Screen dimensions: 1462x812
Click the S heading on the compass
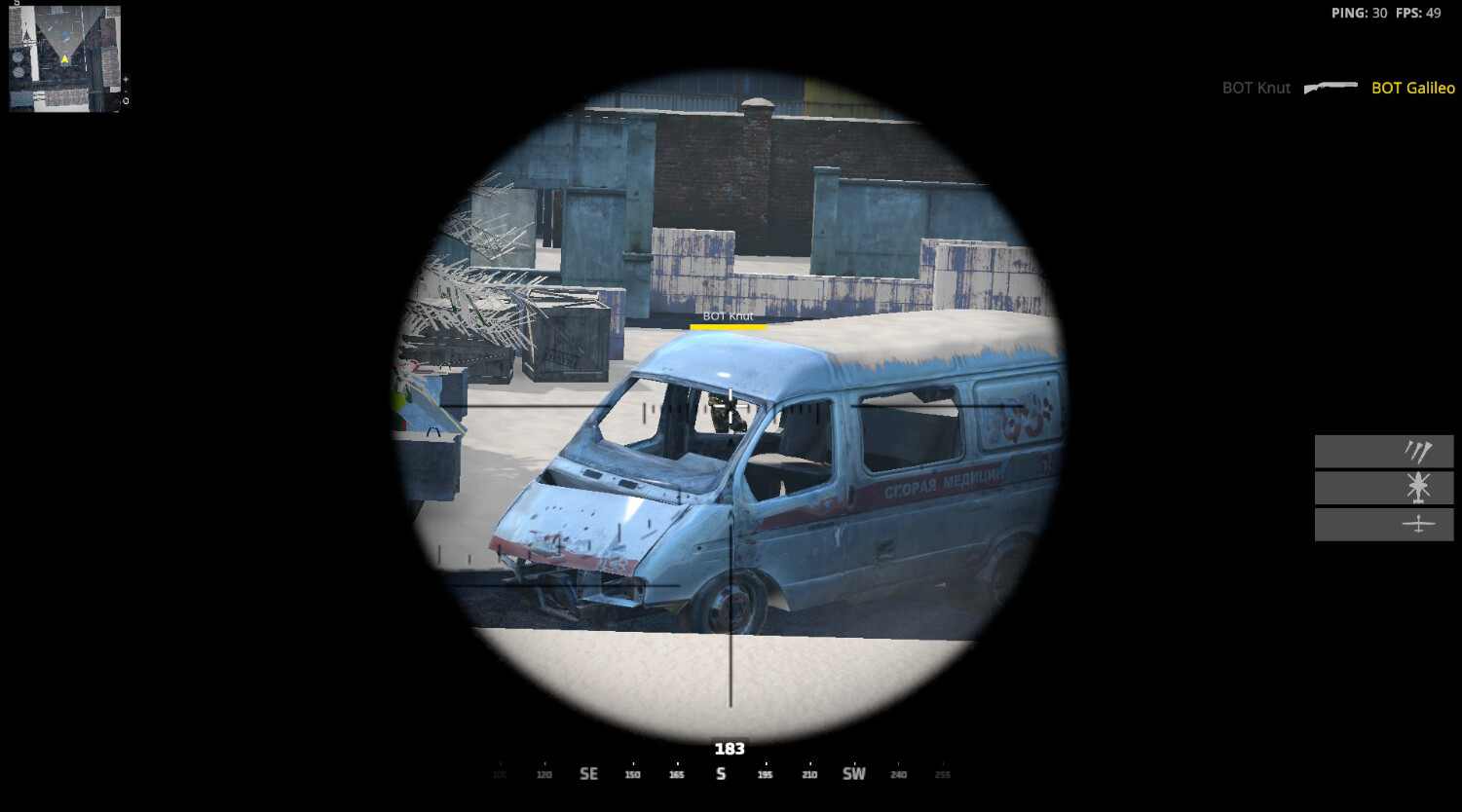tap(721, 773)
